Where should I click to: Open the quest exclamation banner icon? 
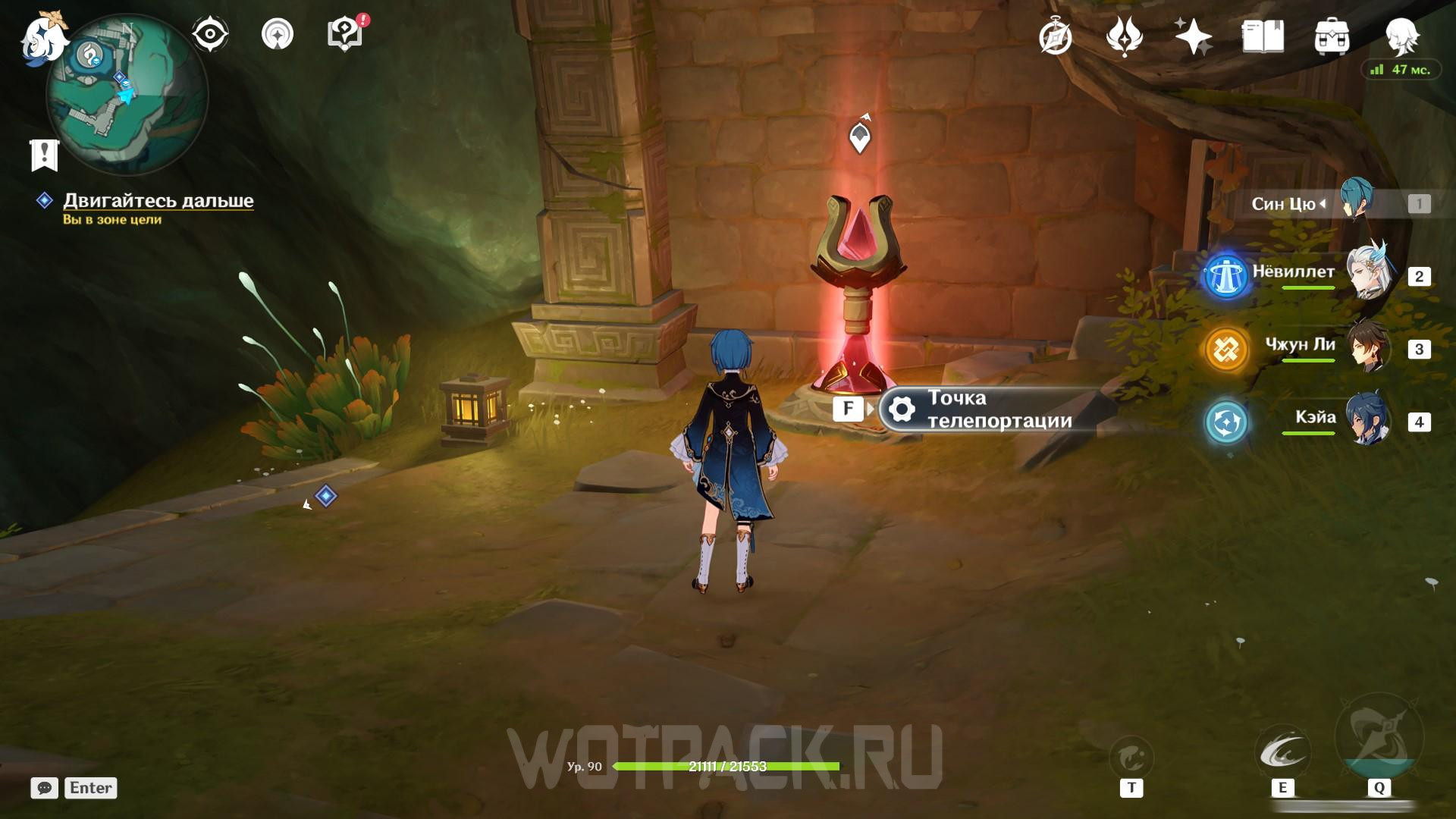44,155
